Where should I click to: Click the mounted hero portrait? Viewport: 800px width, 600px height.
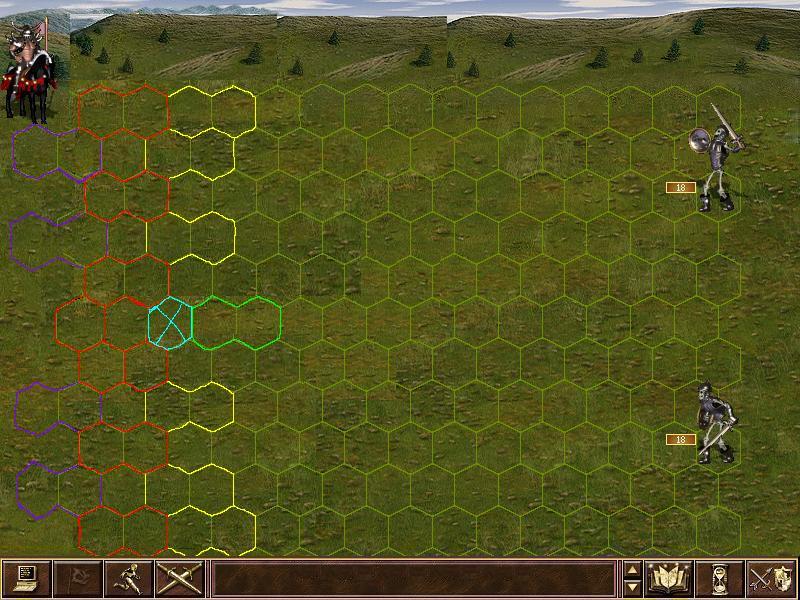(28, 70)
